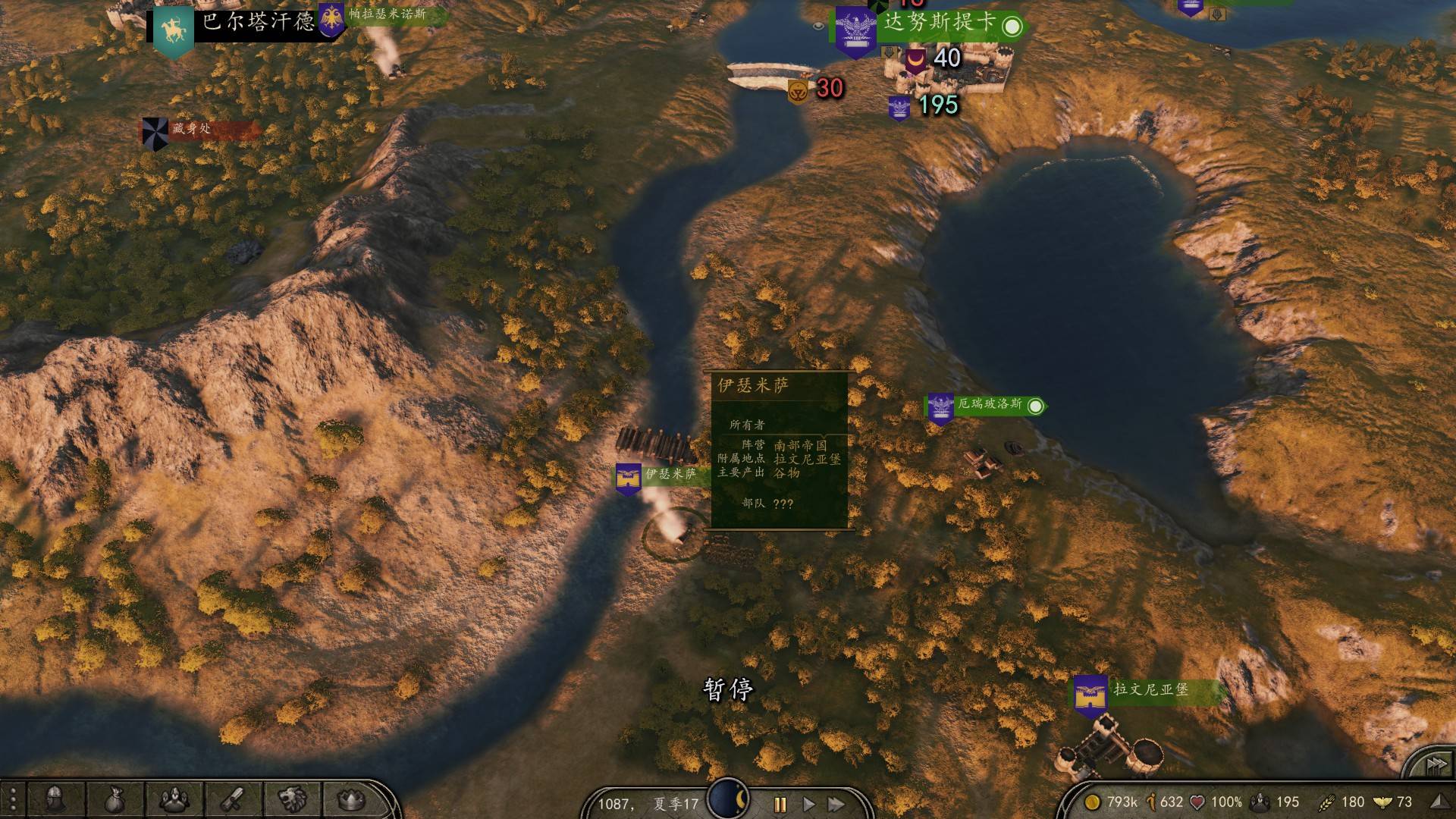Open the quests scroll icon
The height and width of the screenshot is (819, 1456).
tap(234, 799)
